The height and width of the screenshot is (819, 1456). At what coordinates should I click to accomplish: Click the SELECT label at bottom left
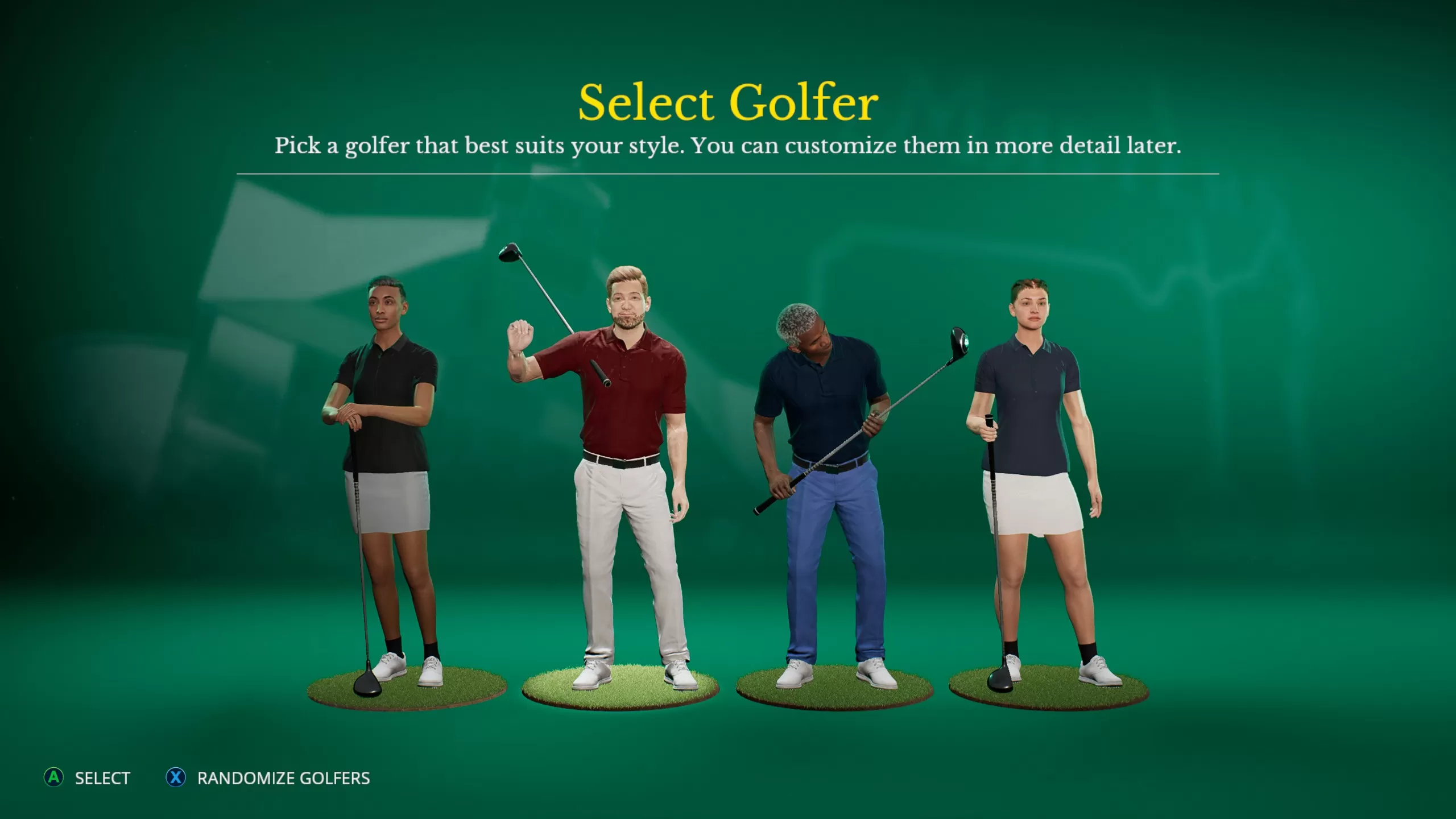[102, 779]
